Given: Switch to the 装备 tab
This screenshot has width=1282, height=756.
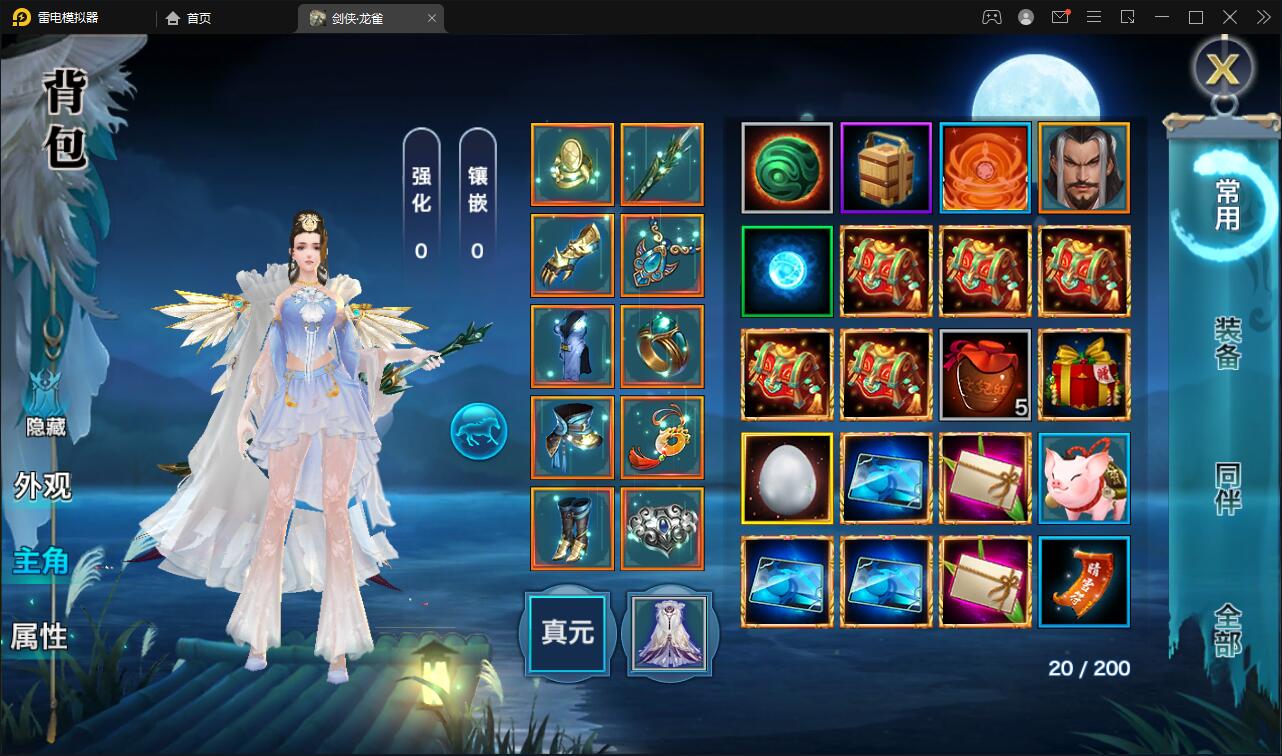Looking at the screenshot, I should [1227, 343].
